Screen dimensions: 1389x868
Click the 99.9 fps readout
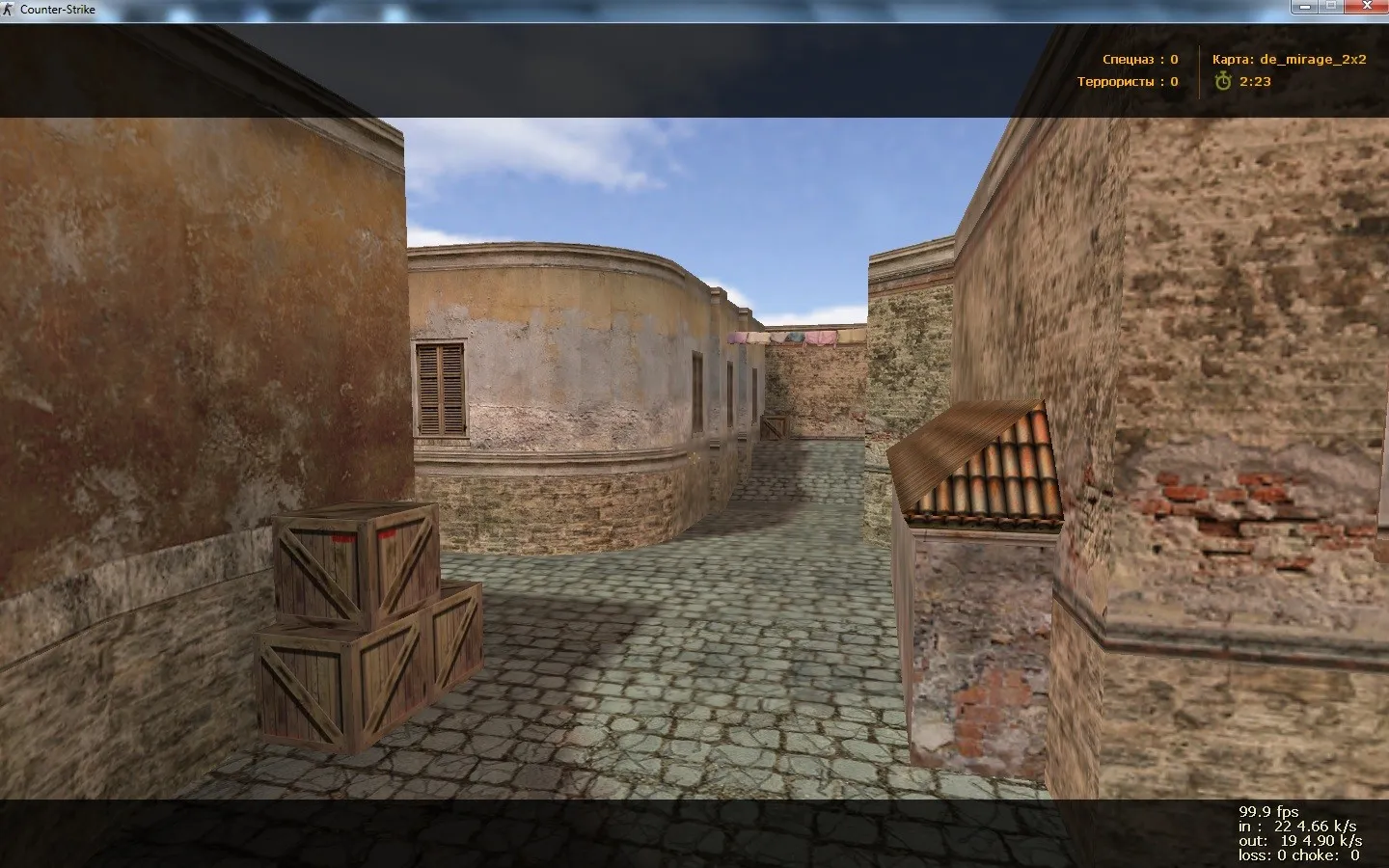coord(1268,810)
